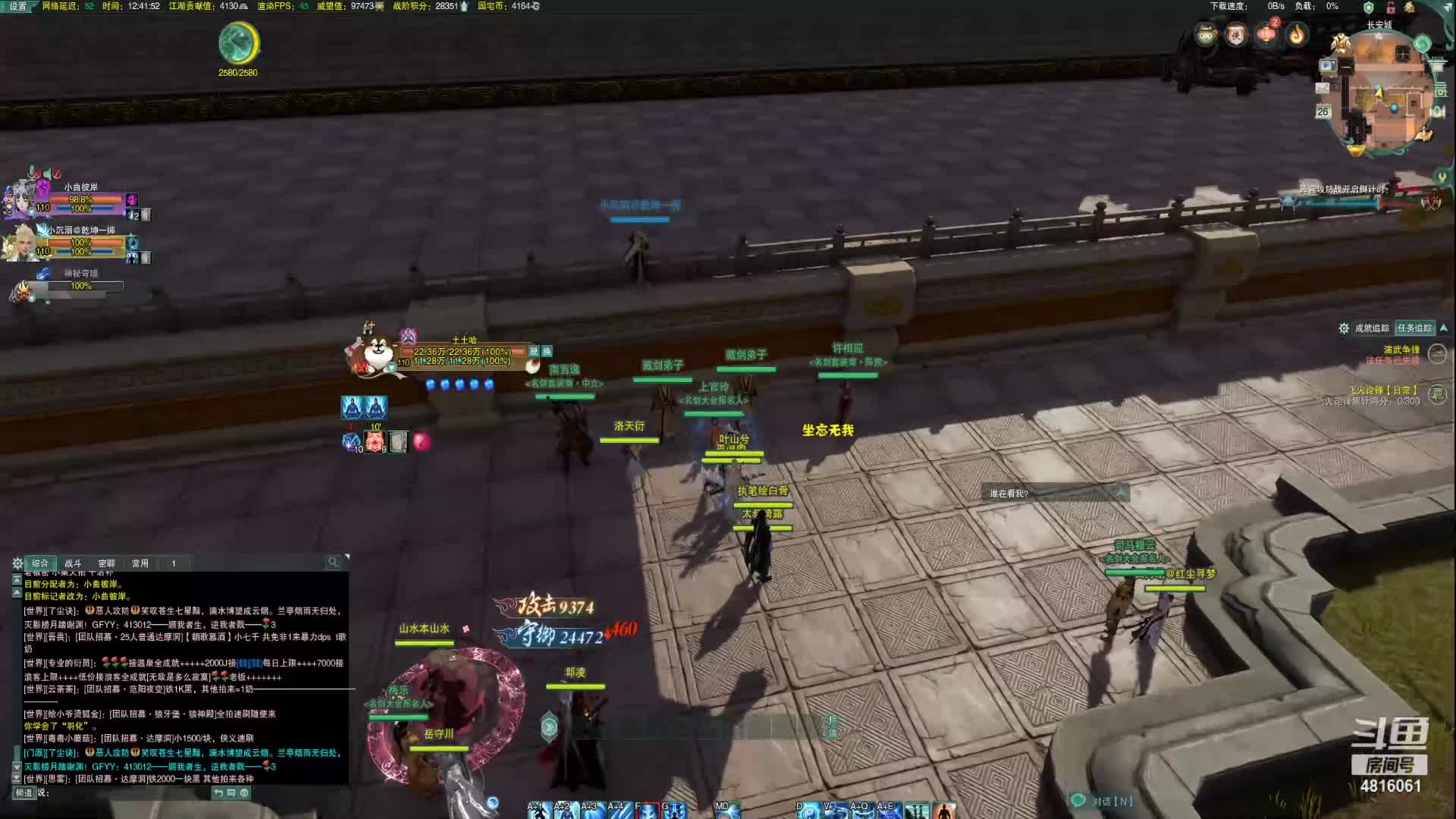Open the mail envelope icon
1456x819 pixels.
pyautogui.click(x=1323, y=88)
